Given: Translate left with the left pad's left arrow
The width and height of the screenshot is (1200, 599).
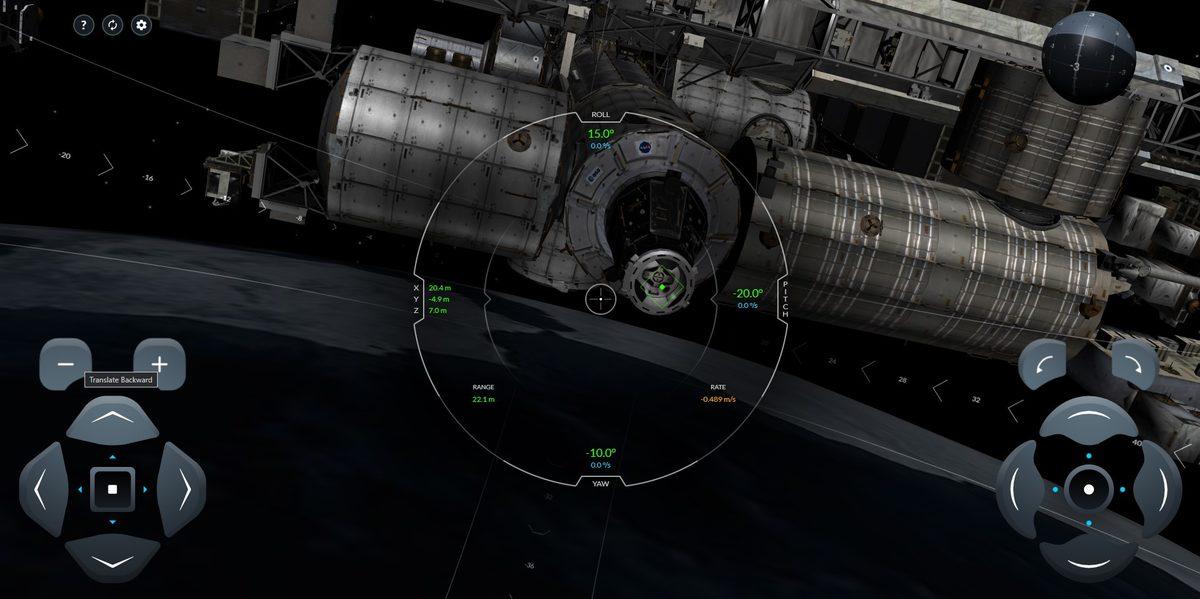Looking at the screenshot, I should click(x=41, y=489).
